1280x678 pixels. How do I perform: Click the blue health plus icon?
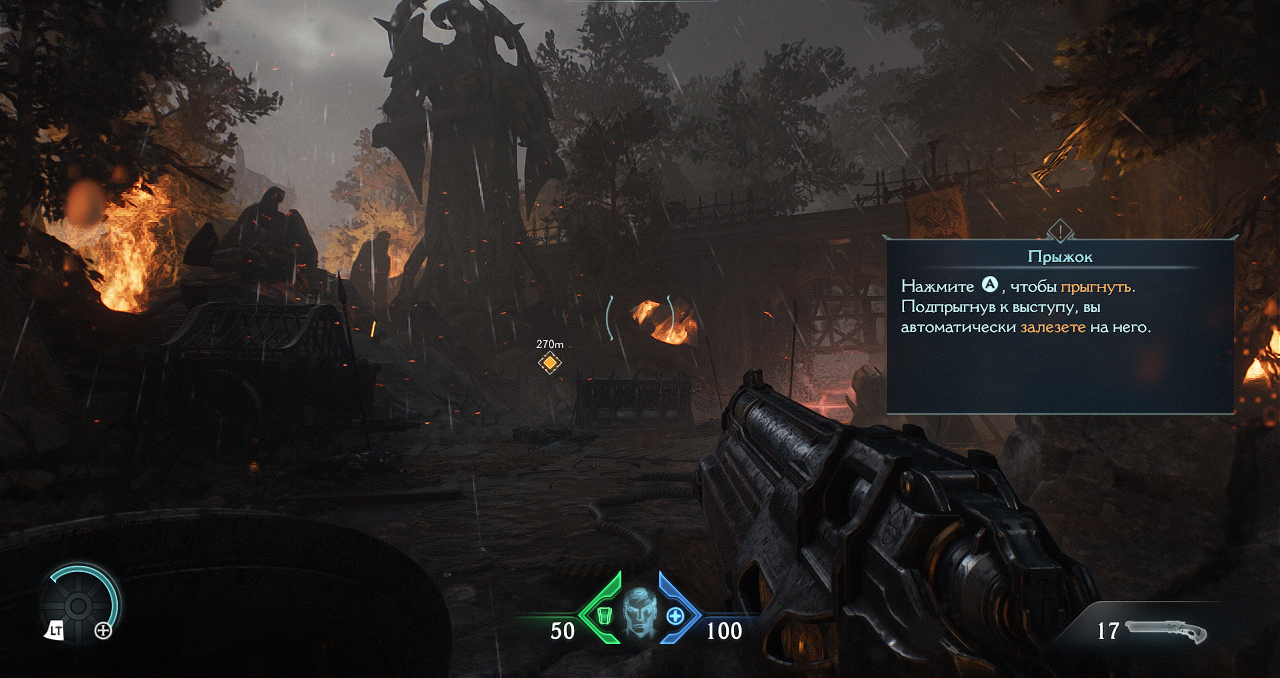676,616
